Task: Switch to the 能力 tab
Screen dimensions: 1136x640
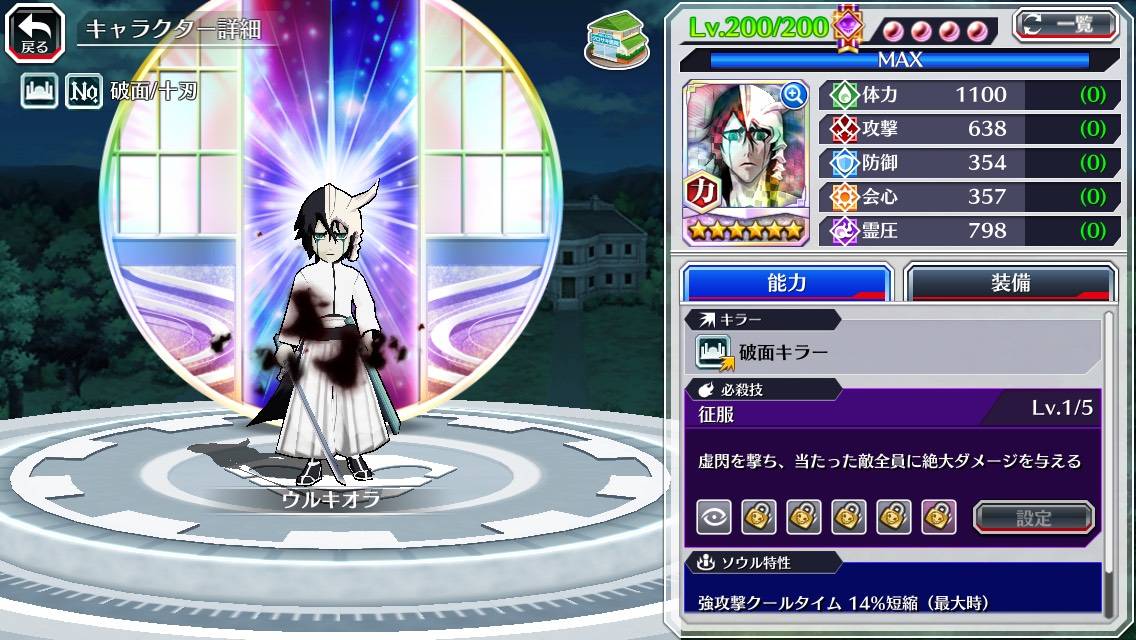Action: click(x=786, y=283)
